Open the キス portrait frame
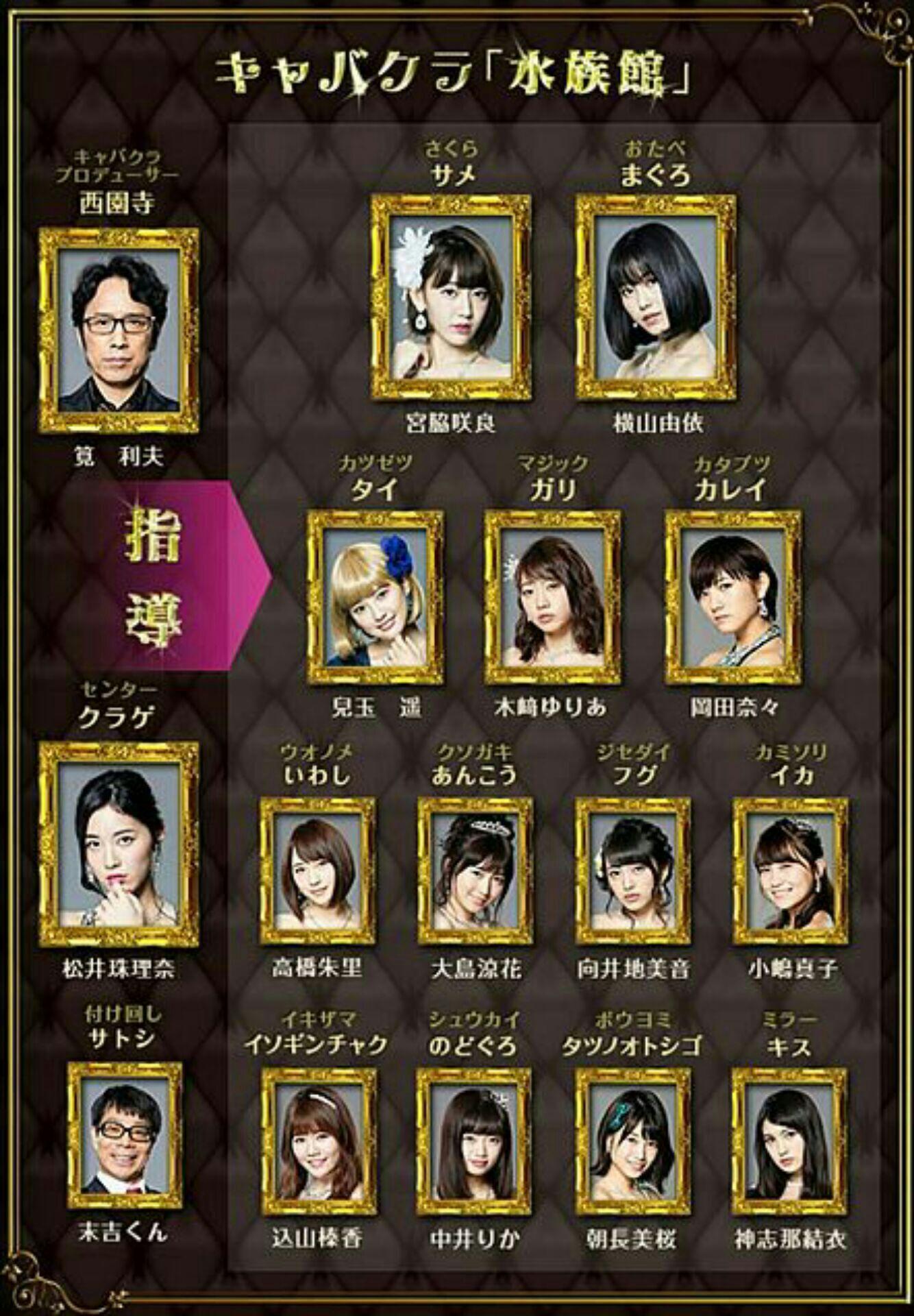Image resolution: width=914 pixels, height=1316 pixels. pyautogui.click(x=789, y=1141)
